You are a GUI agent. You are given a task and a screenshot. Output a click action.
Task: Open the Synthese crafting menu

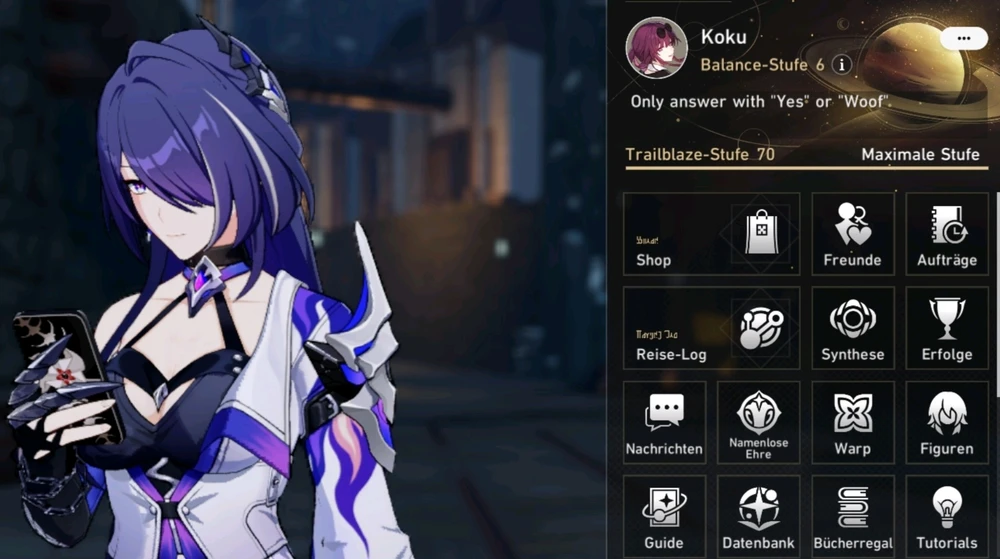tap(852, 328)
